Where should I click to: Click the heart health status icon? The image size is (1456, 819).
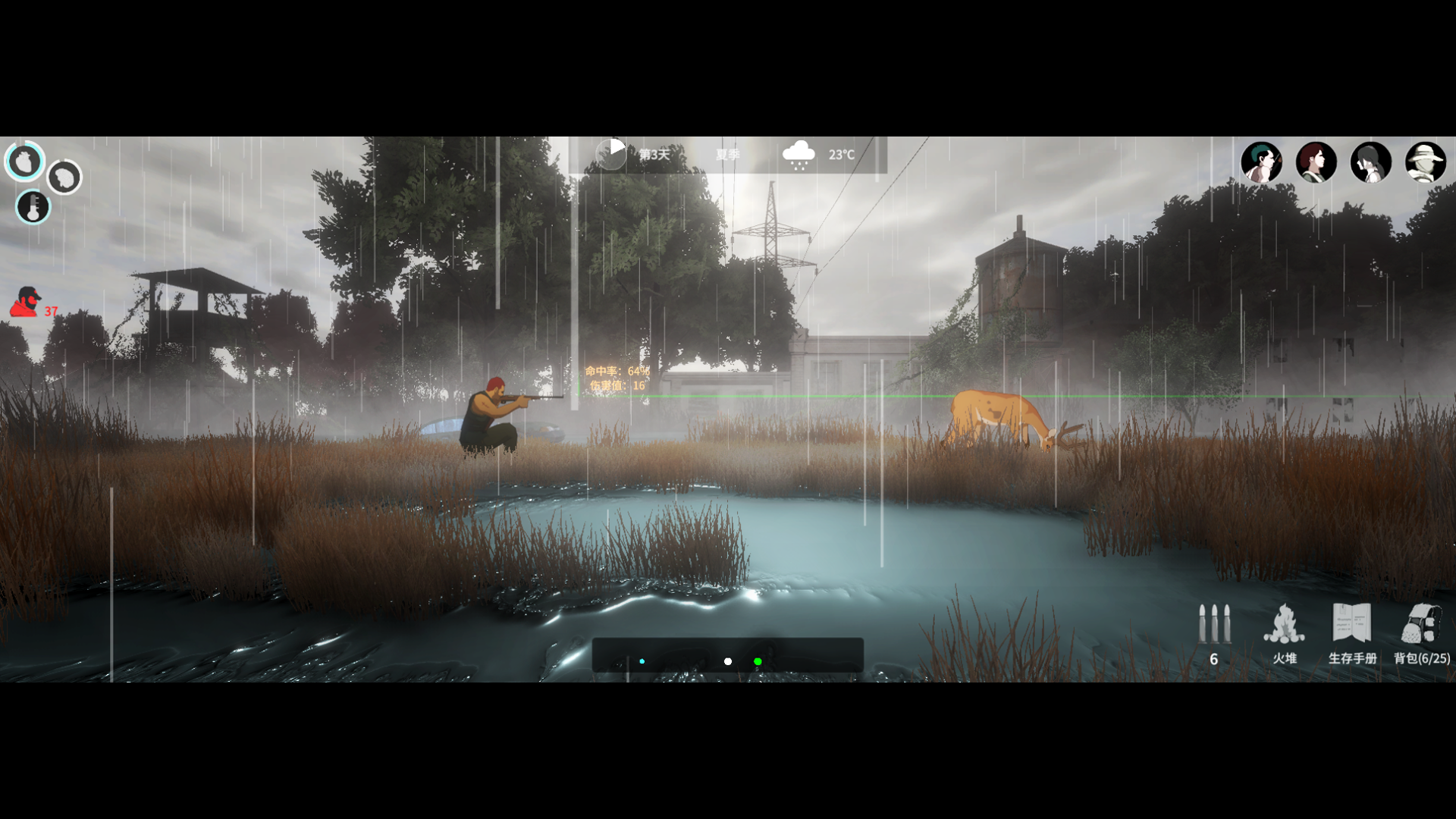(24, 161)
